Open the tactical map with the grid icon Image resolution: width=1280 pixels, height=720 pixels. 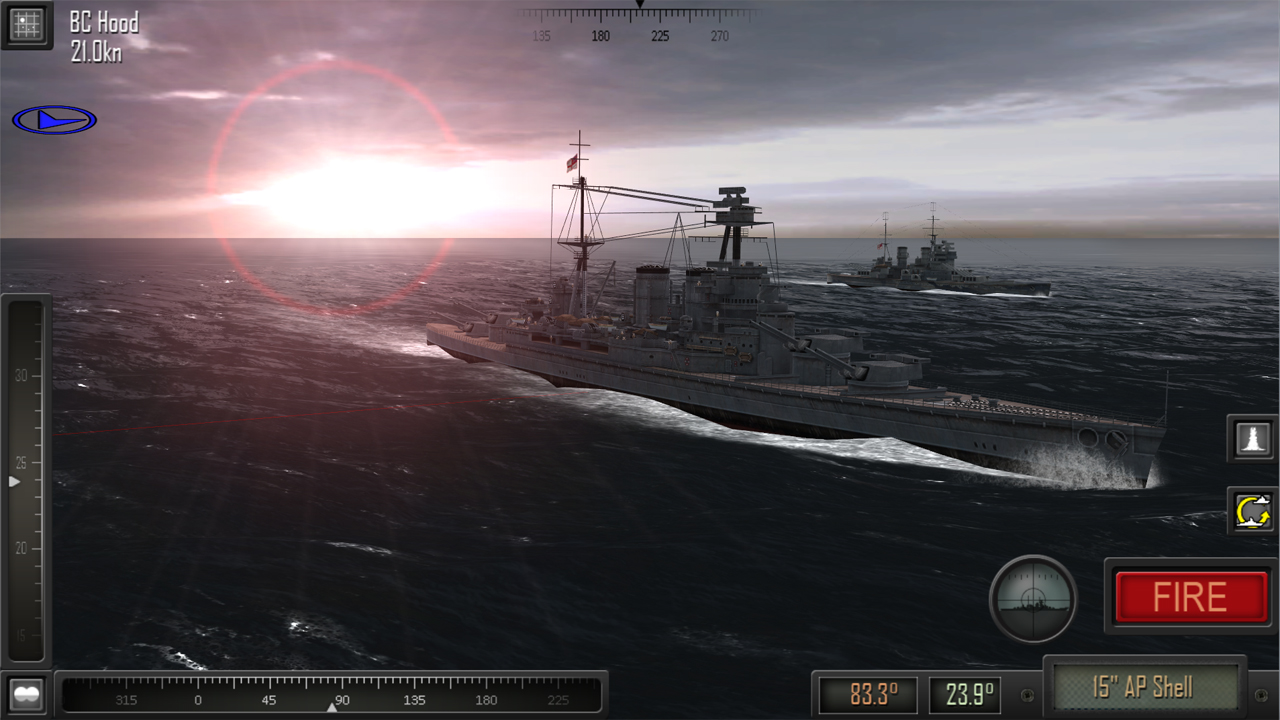(27, 26)
